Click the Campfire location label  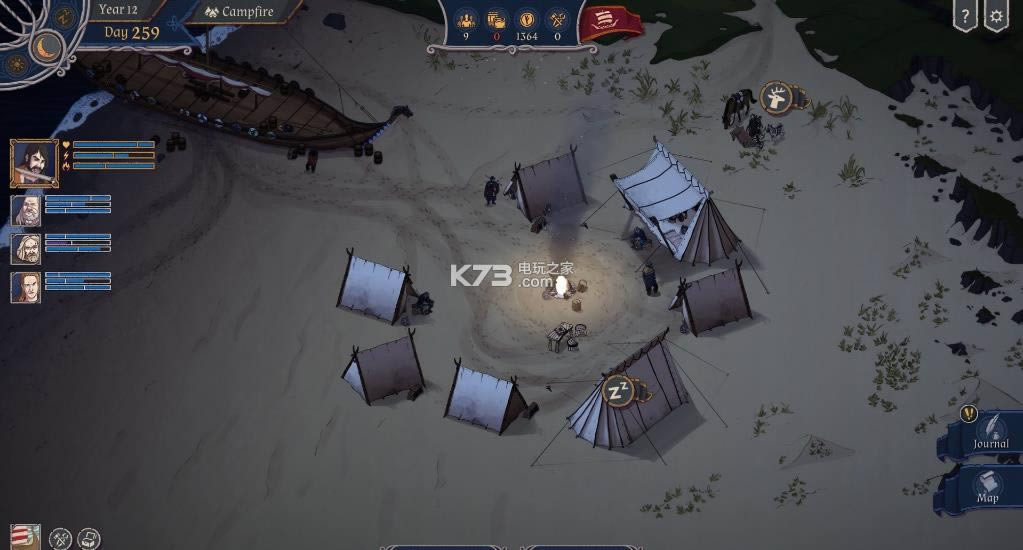click(239, 12)
